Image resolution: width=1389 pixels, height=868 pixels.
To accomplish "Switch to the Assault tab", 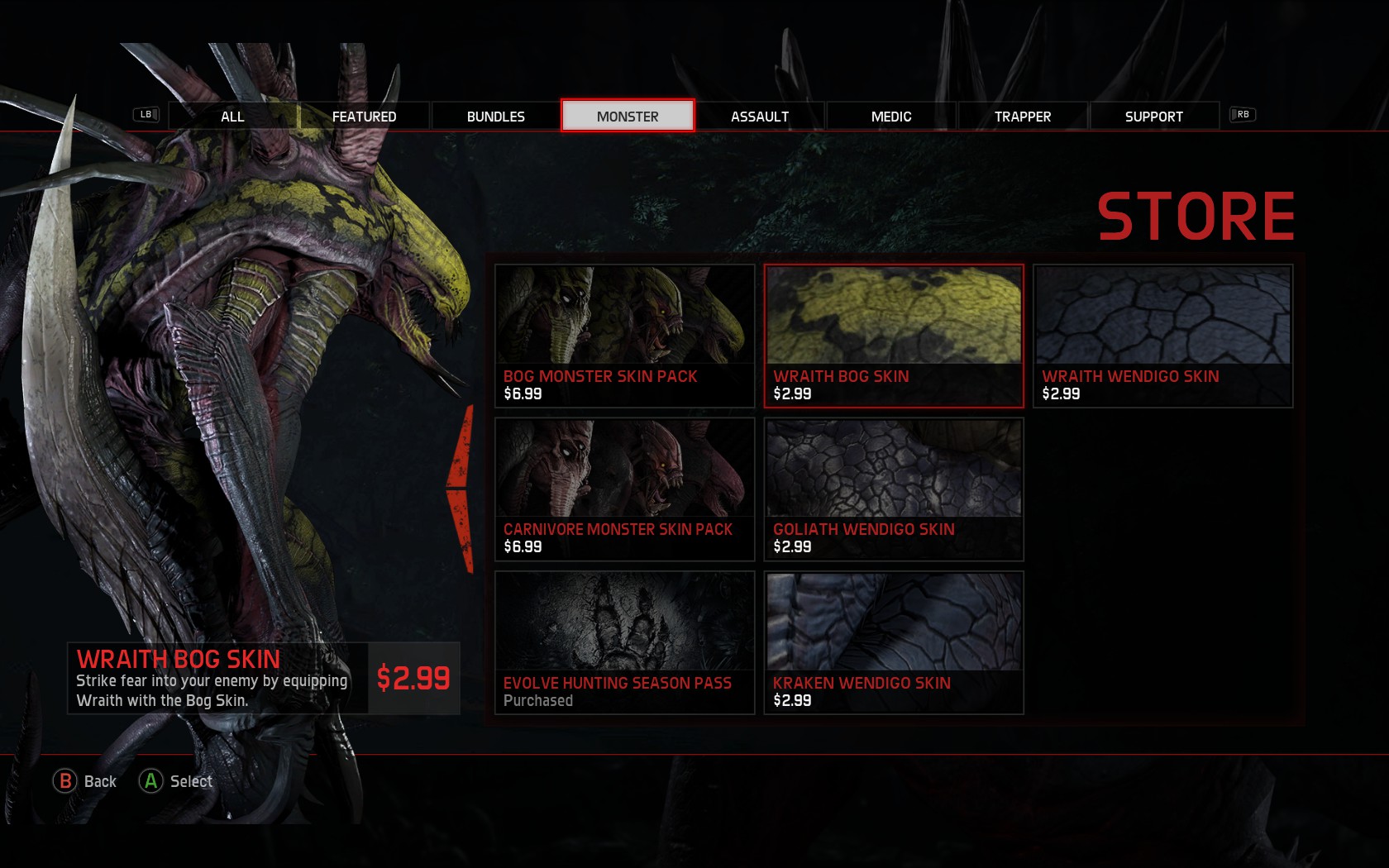I will (x=759, y=117).
